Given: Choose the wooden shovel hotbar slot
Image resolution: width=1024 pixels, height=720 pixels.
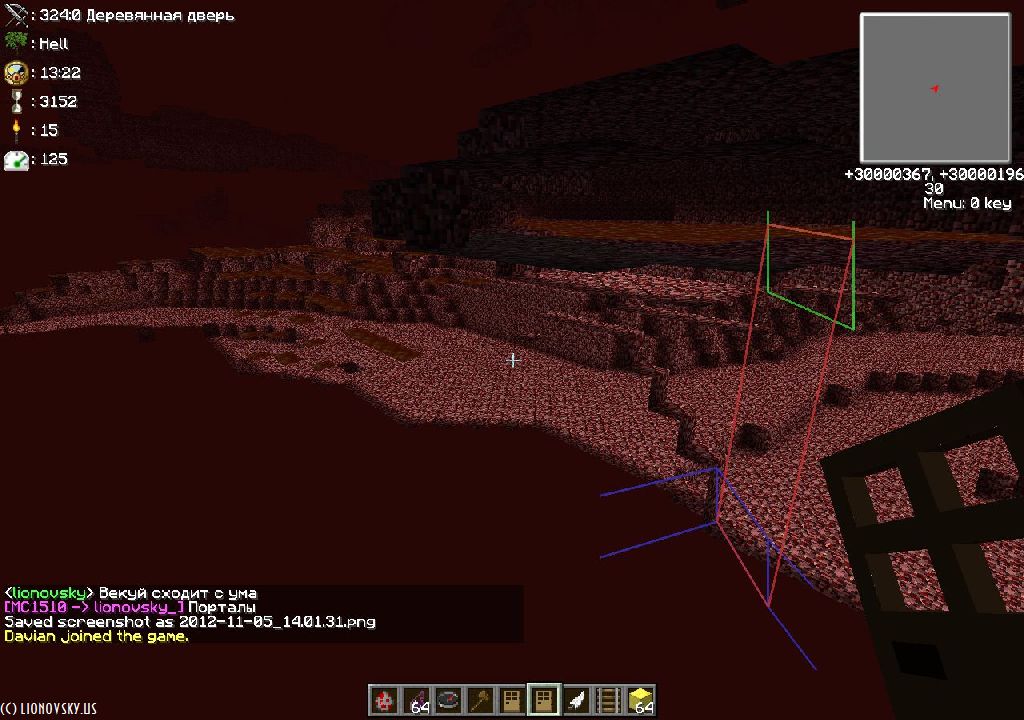Looking at the screenshot, I should (480, 700).
